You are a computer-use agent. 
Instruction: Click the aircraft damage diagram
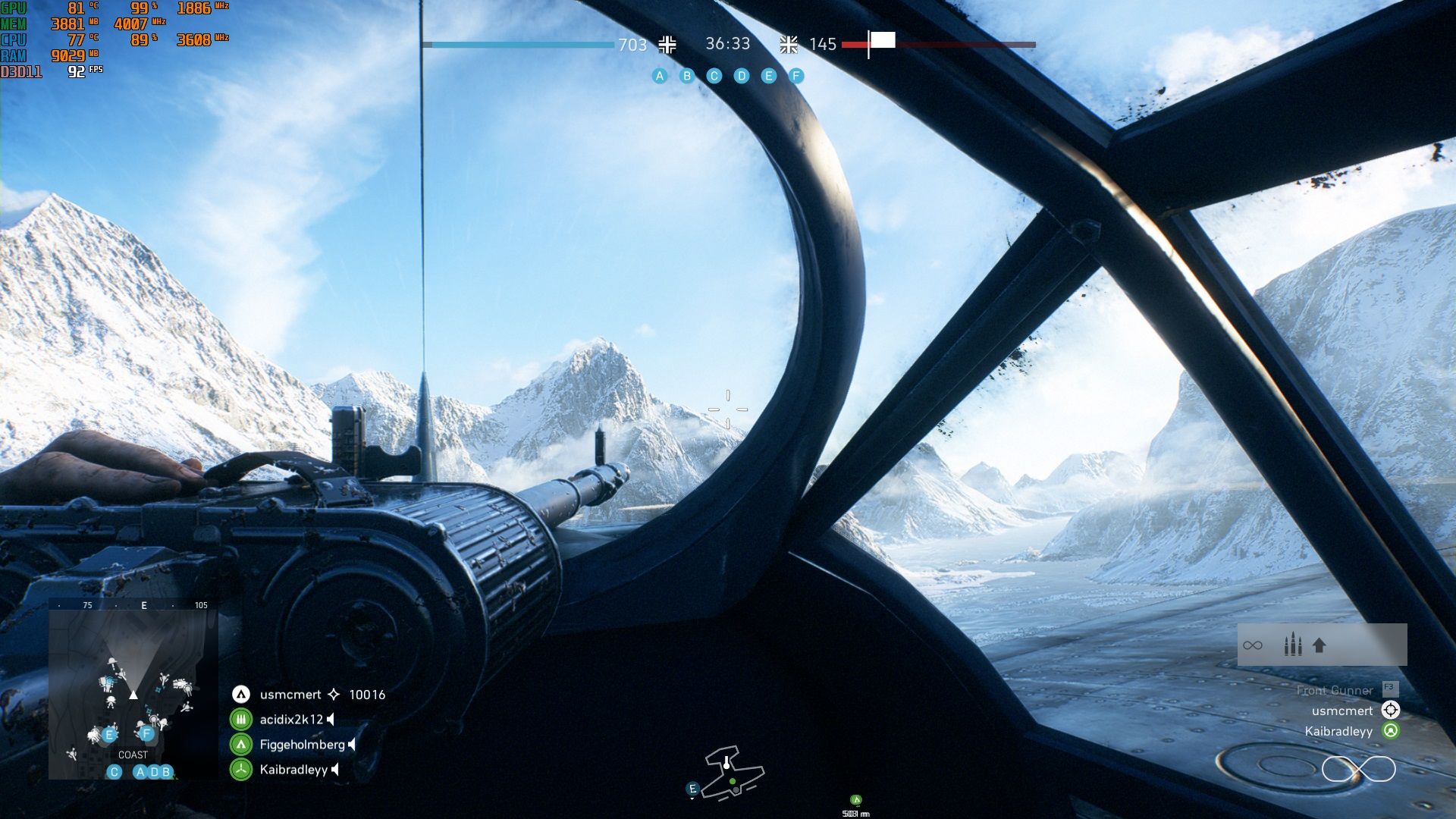(x=733, y=773)
